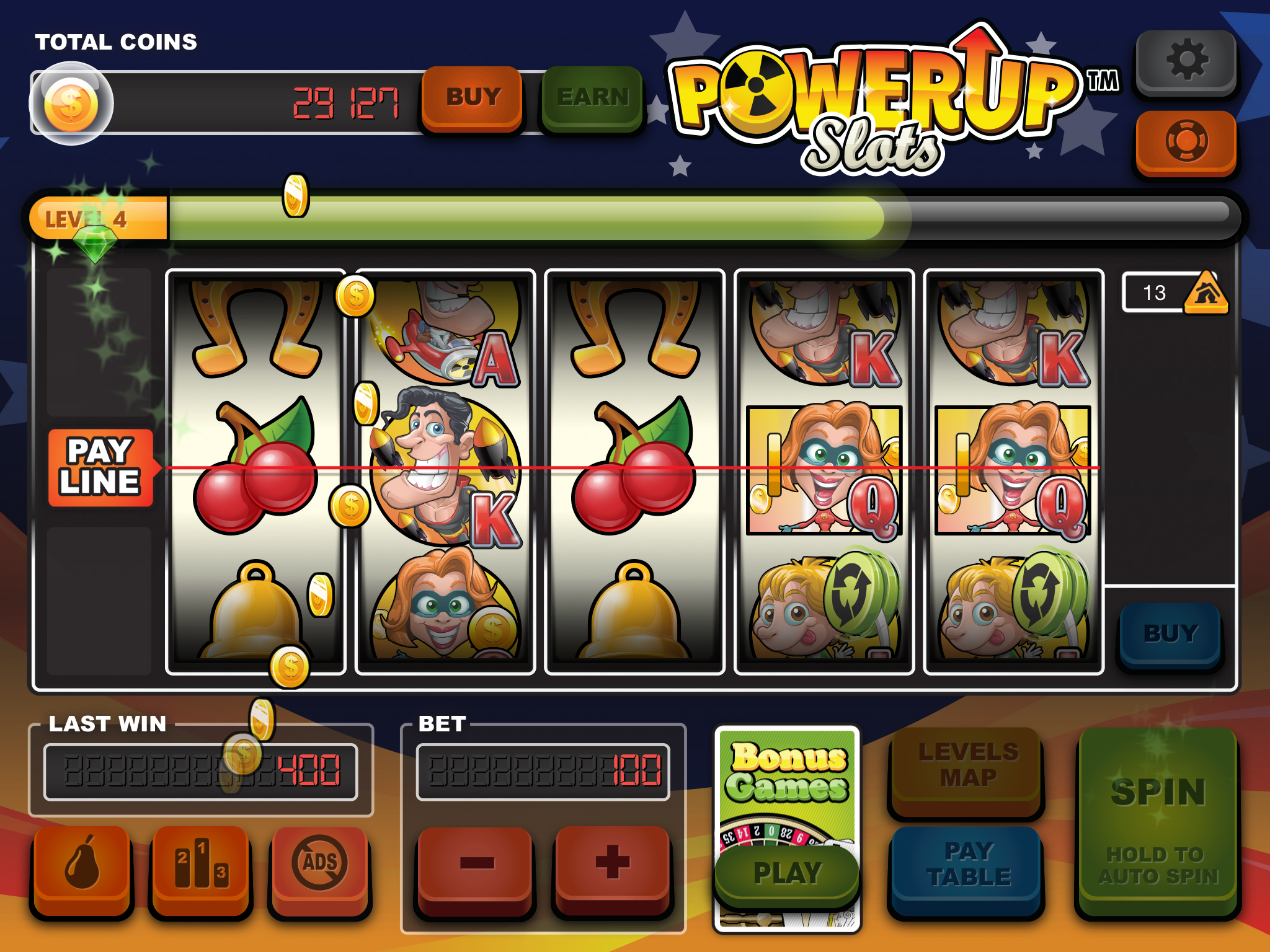Open the leaderboard podium button
The width and height of the screenshot is (1270, 952).
point(201,865)
